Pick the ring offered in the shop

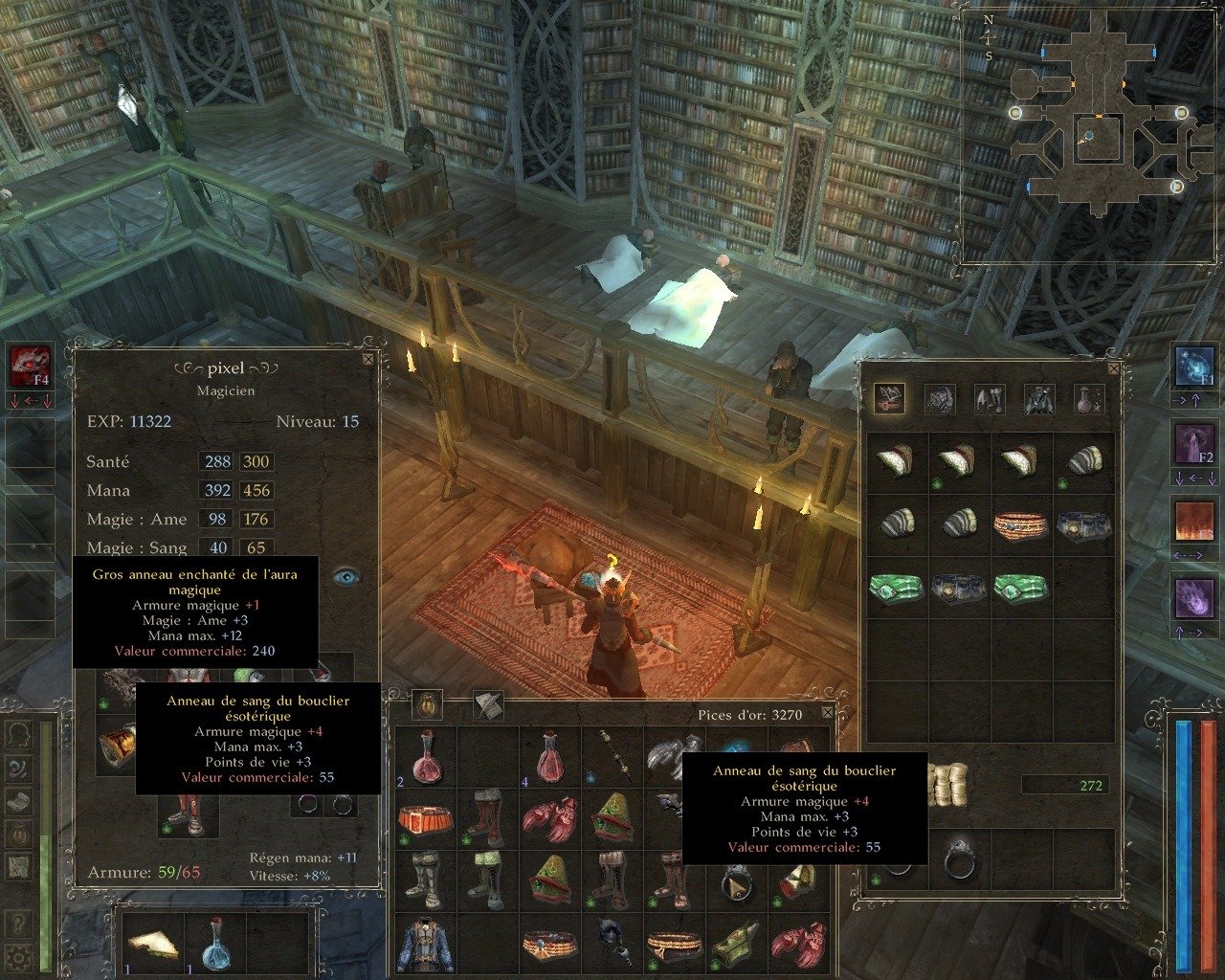[x=959, y=859]
